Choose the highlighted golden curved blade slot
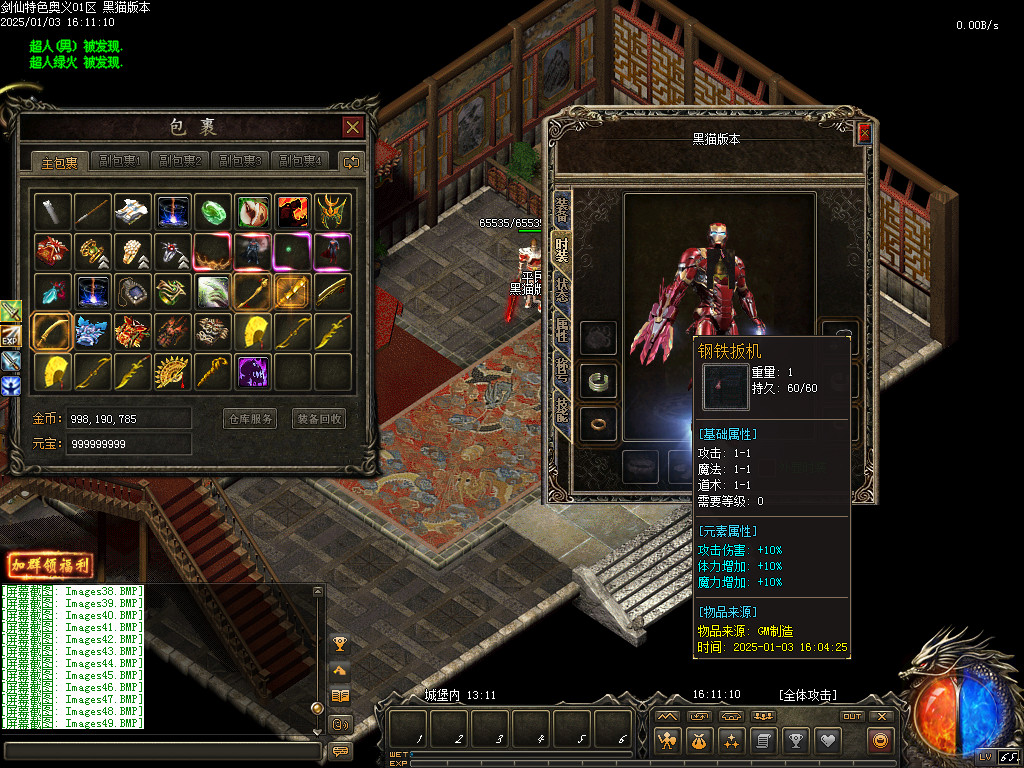This screenshot has height=768, width=1024. coord(52,332)
